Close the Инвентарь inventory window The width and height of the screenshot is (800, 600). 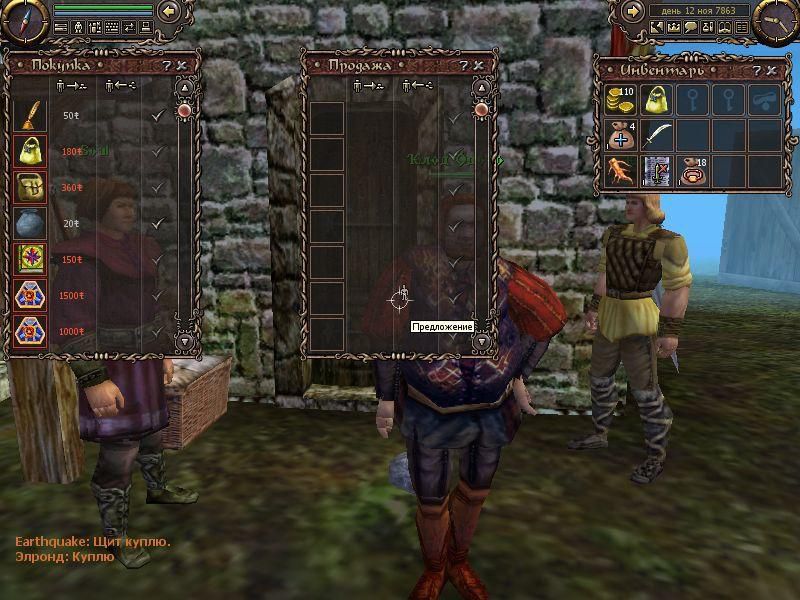[x=772, y=71]
